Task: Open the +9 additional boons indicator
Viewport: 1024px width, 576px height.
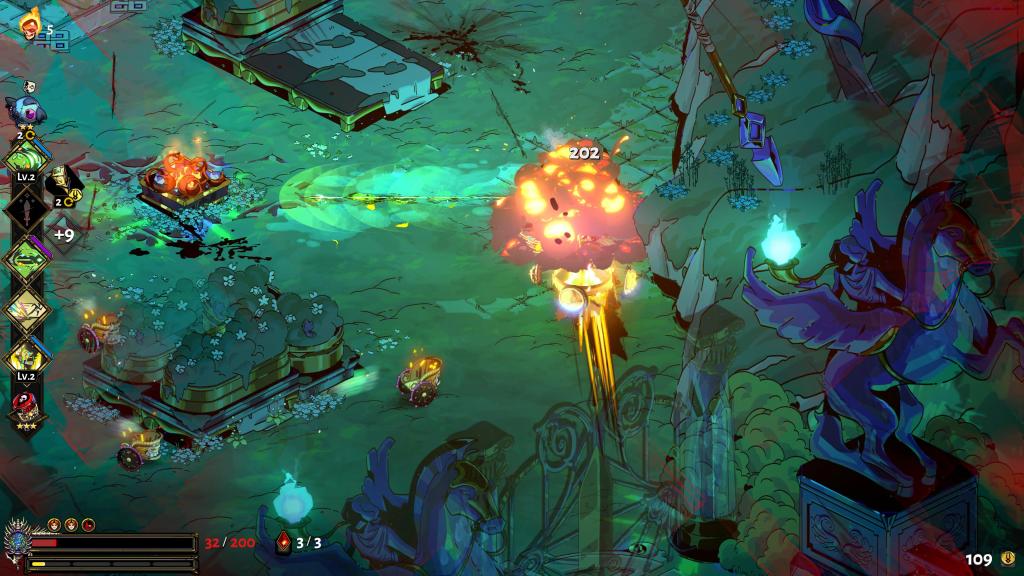Action: [64, 235]
